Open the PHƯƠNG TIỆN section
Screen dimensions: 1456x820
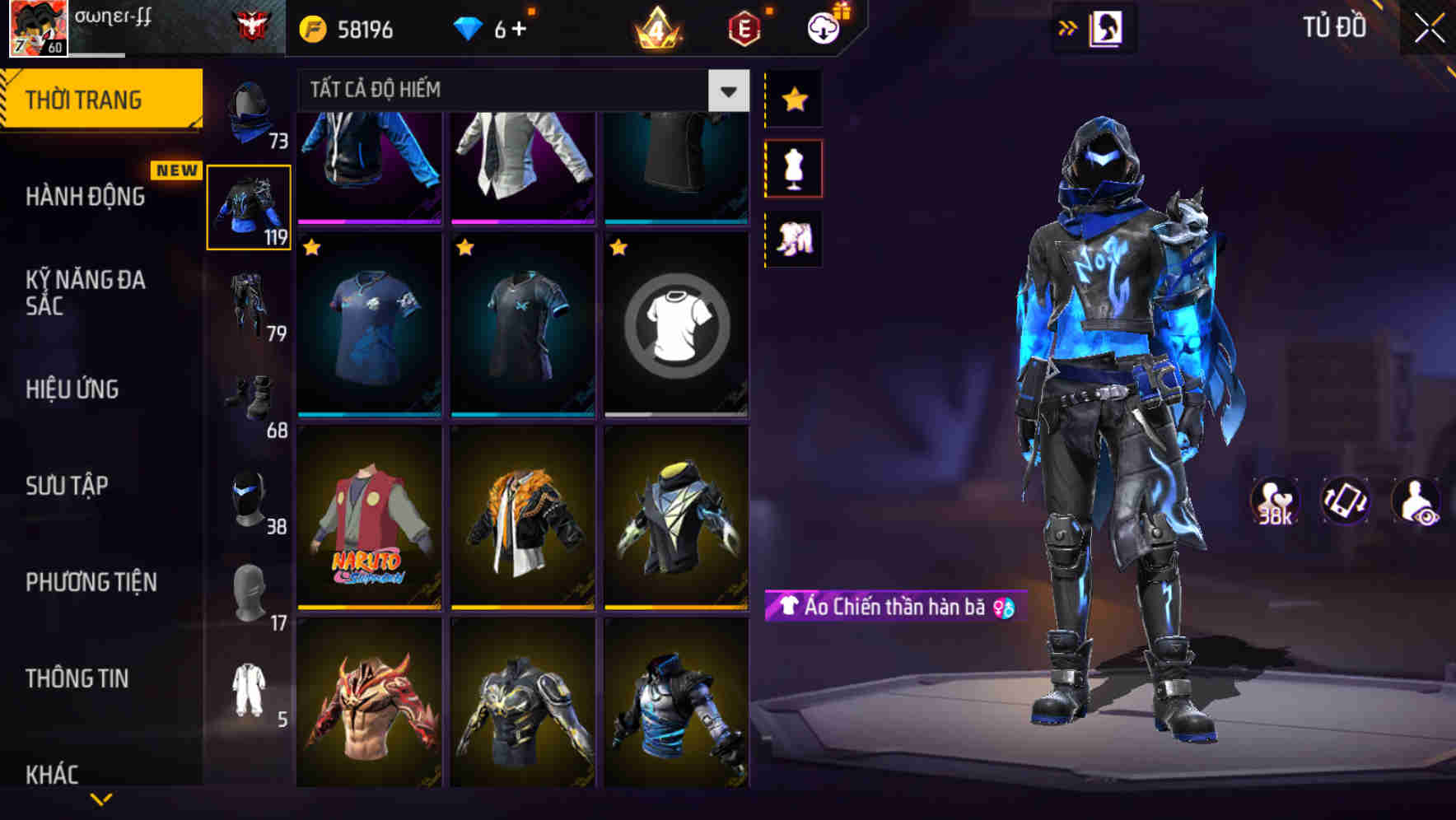click(x=89, y=581)
